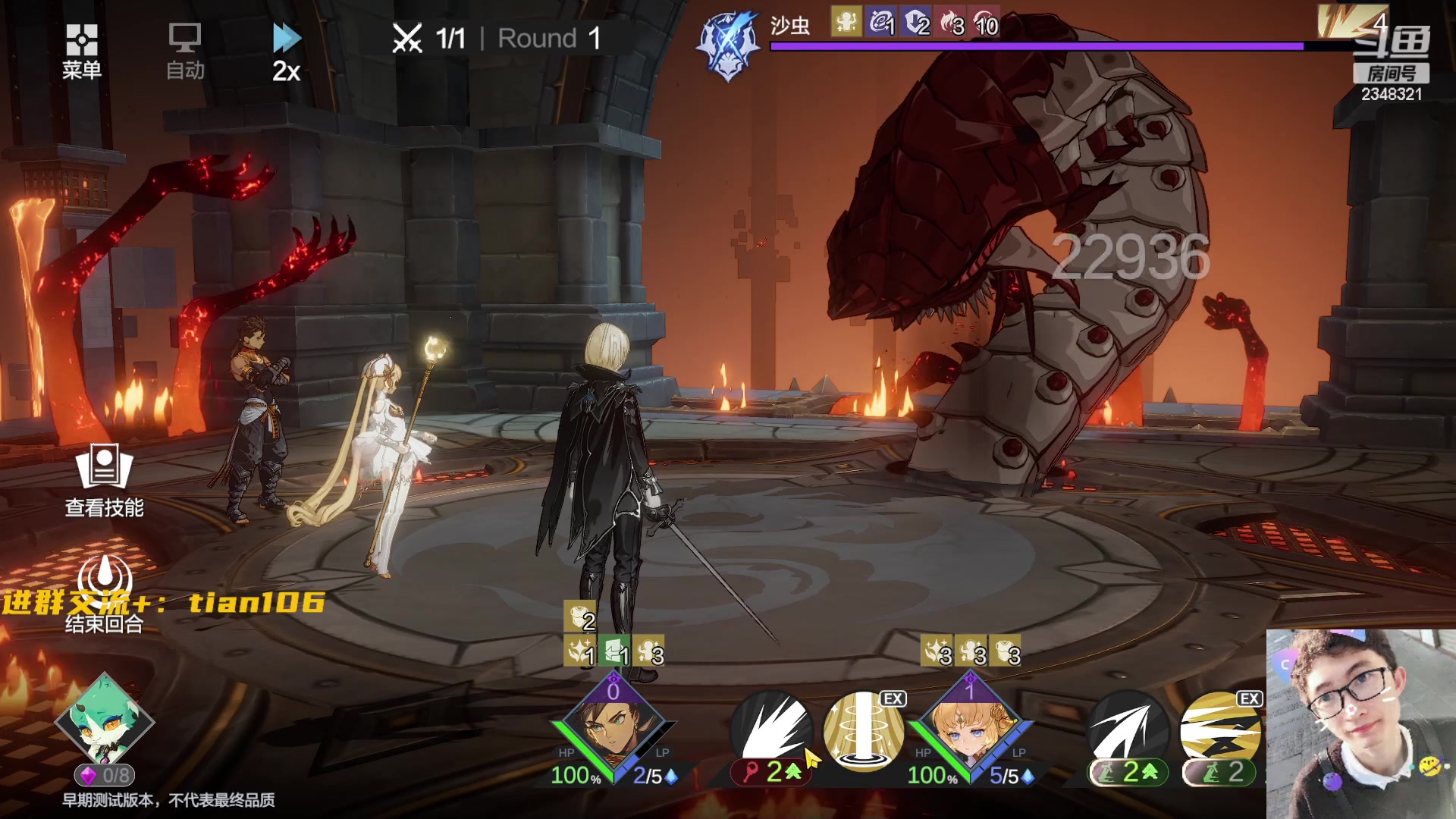Open 查看技能 skill viewer
The image size is (1456, 819).
(104, 480)
